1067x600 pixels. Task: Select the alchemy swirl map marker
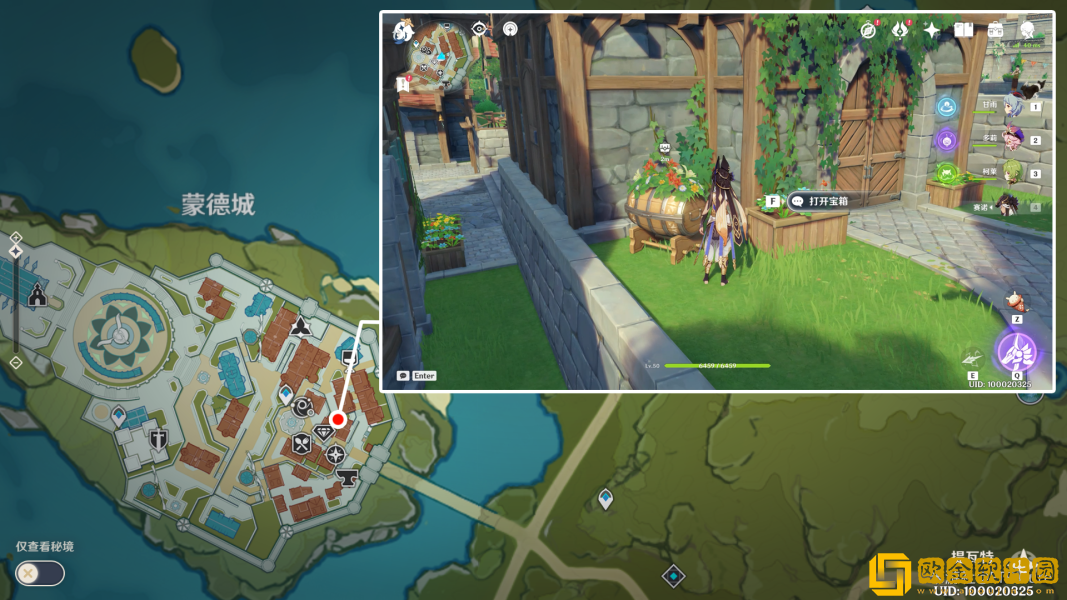(302, 406)
